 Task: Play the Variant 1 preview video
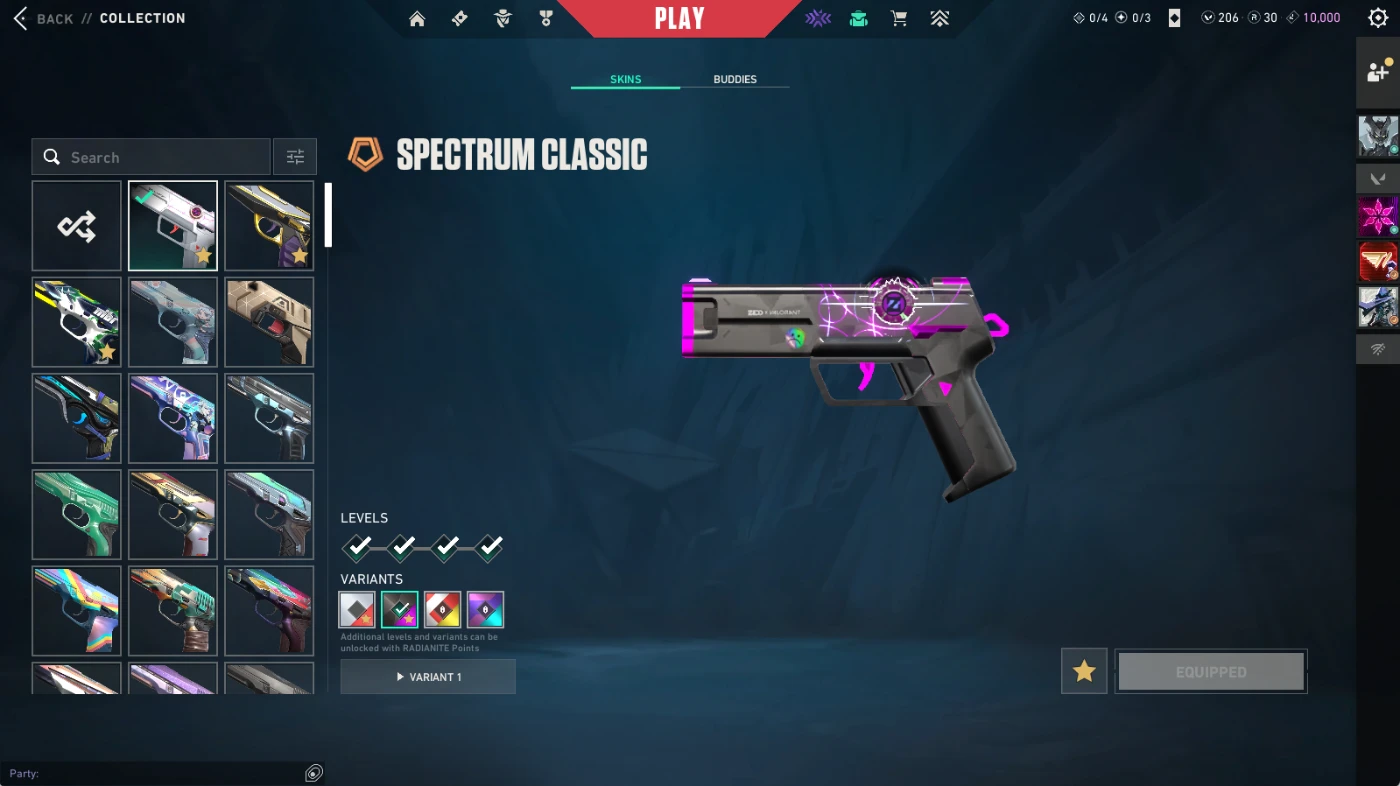tap(428, 677)
